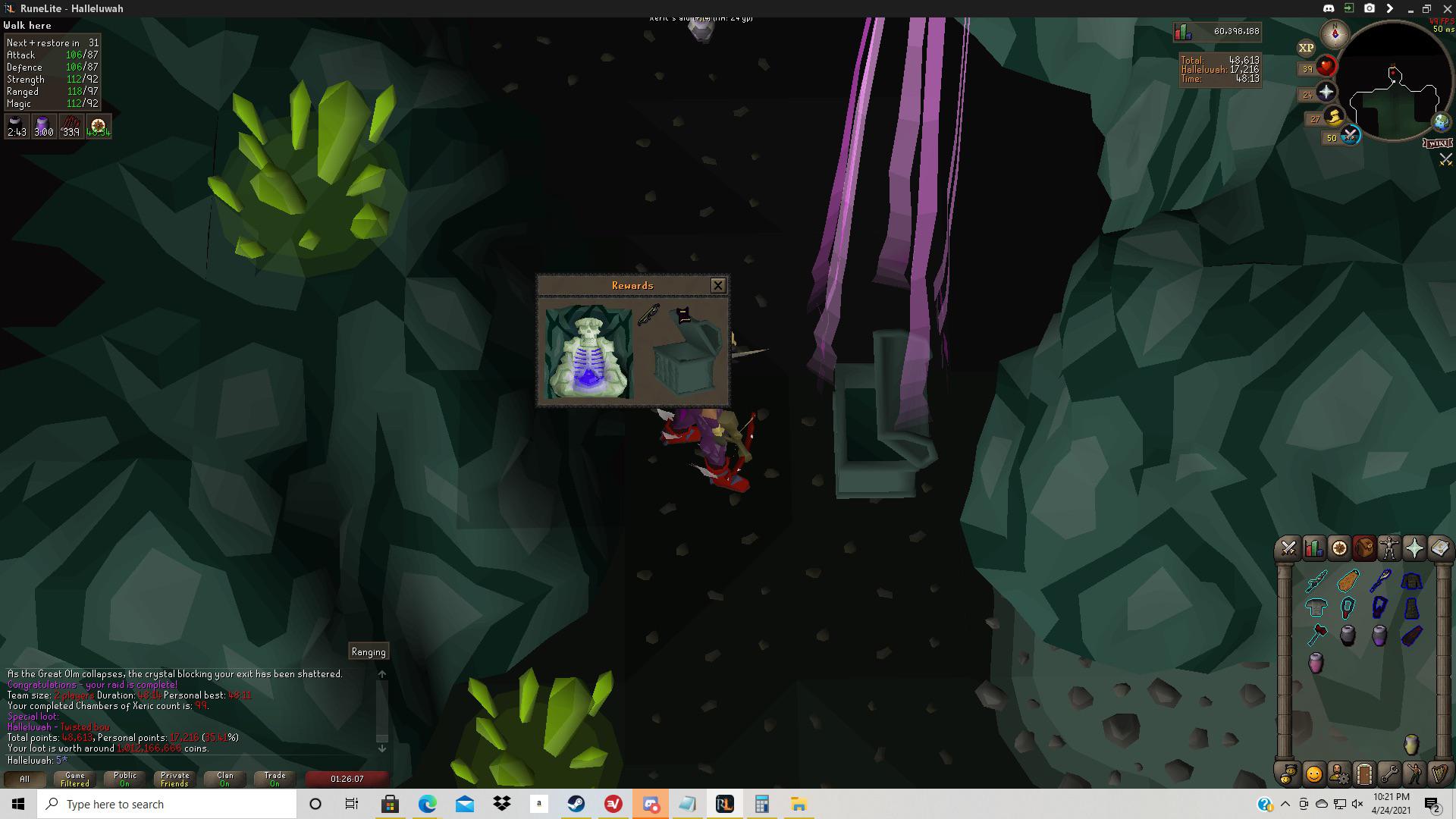Click the Private Friends chat button
The height and width of the screenshot is (819, 1456).
tap(174, 778)
